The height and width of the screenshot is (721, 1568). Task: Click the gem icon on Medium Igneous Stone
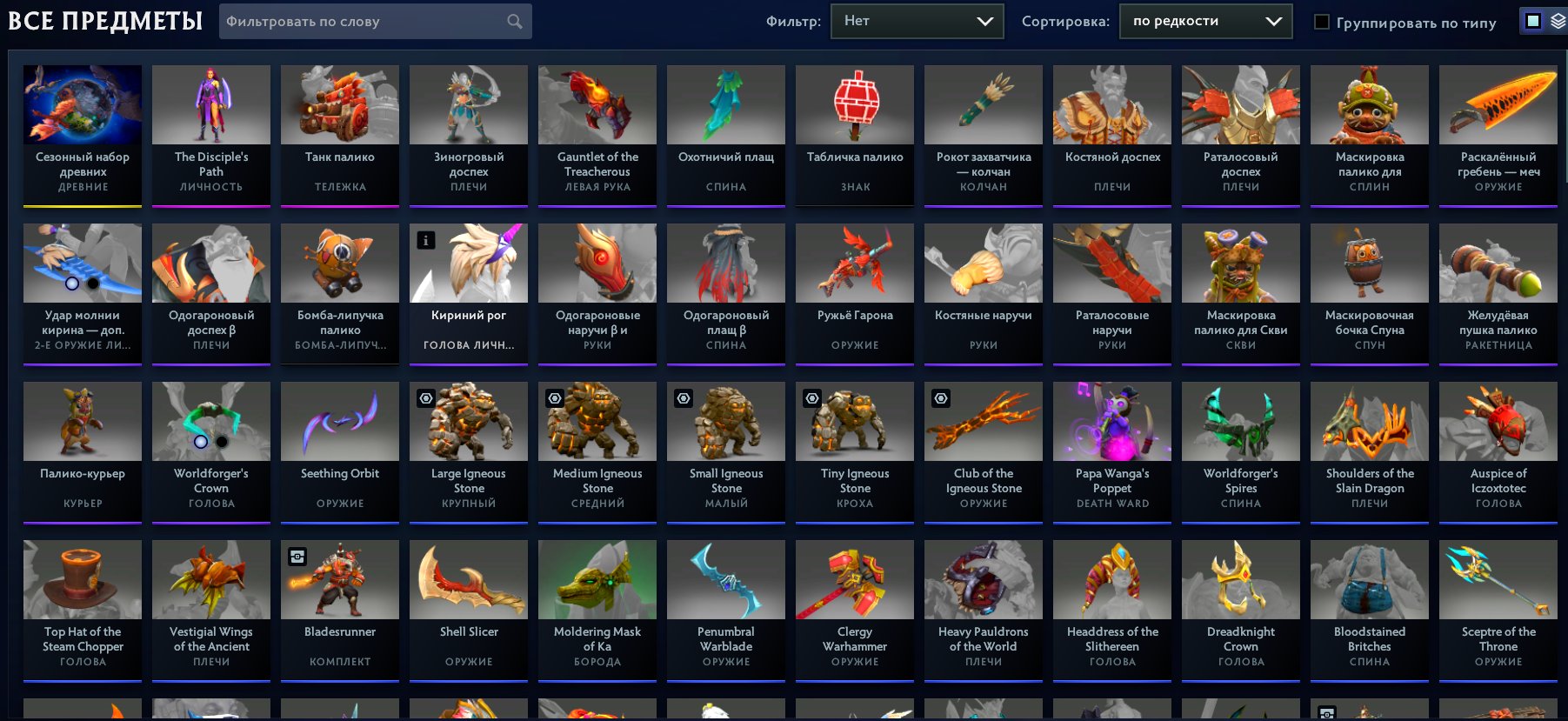[553, 398]
